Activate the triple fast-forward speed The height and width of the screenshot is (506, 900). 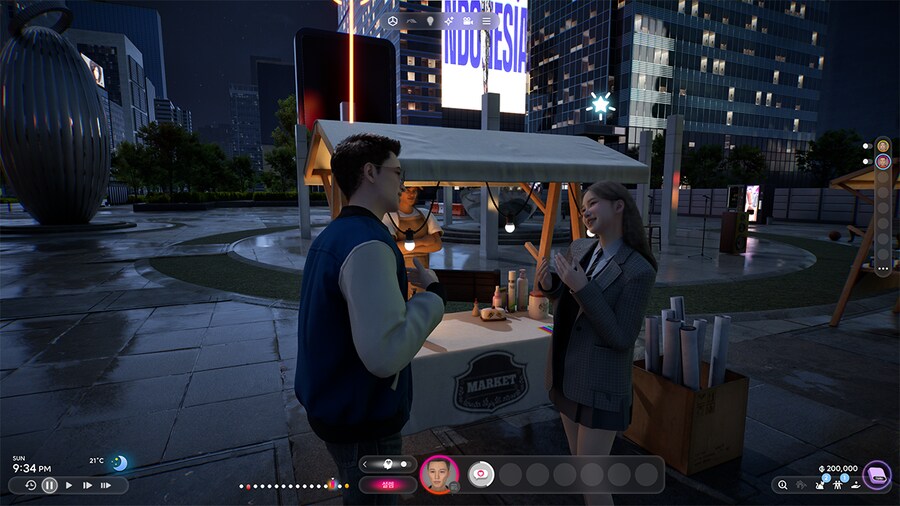tap(106, 485)
